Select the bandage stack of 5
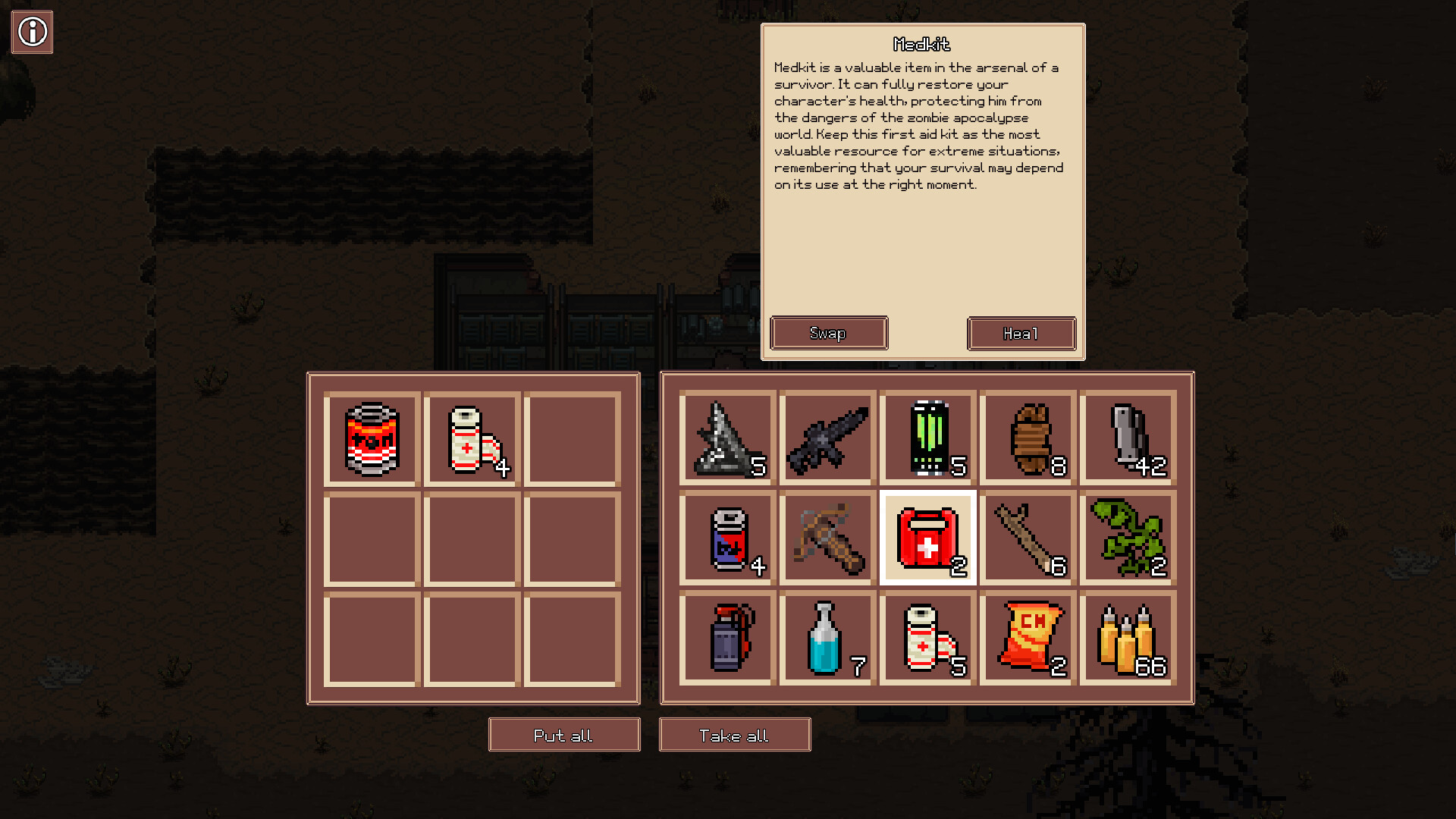This screenshot has width=1456, height=819. click(927, 637)
